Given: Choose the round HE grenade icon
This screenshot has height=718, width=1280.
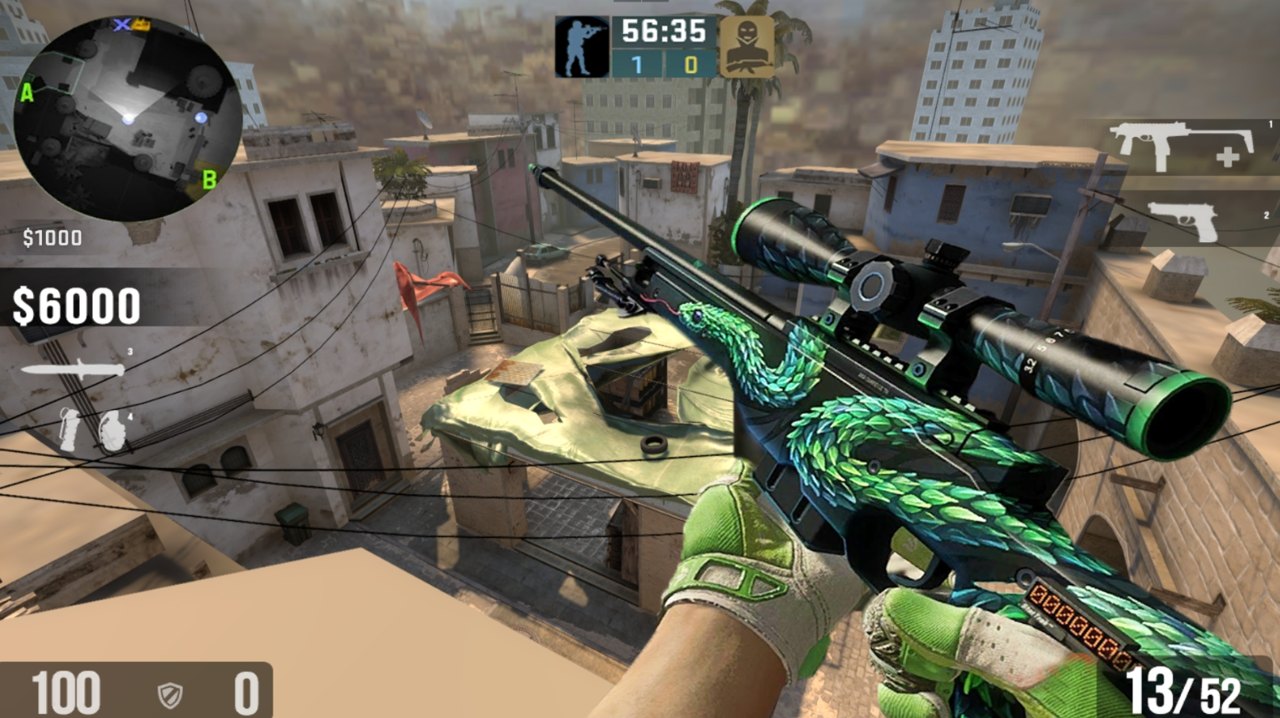Looking at the screenshot, I should [x=110, y=428].
